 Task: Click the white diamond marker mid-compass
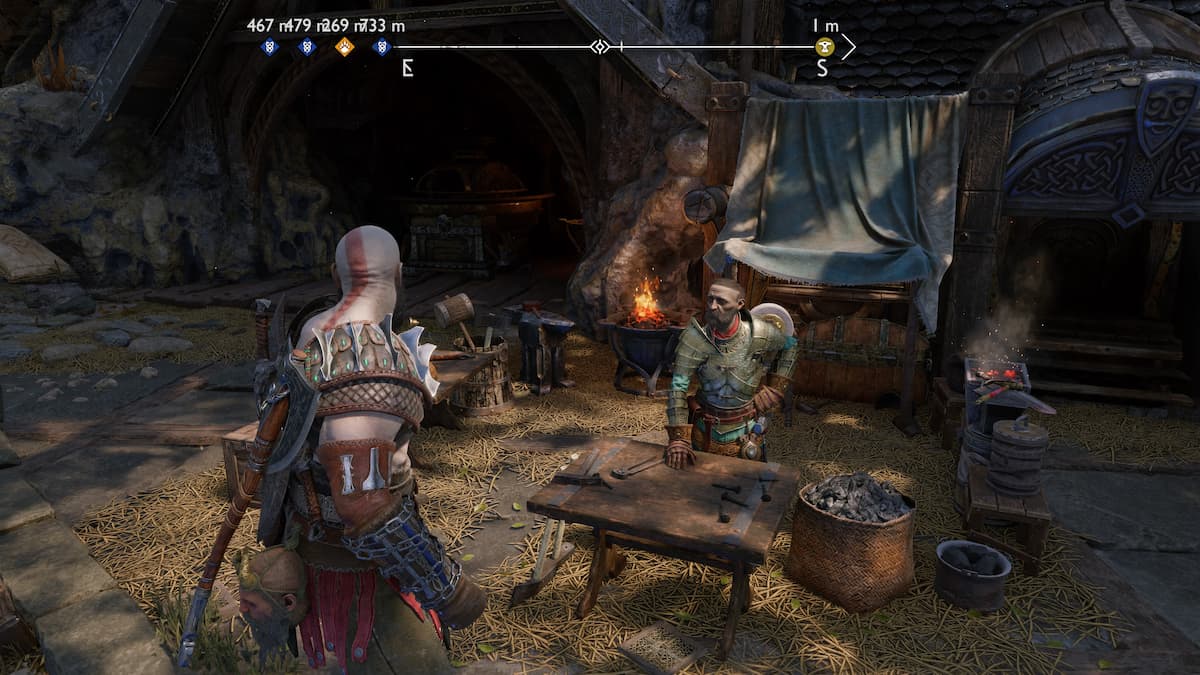point(599,46)
